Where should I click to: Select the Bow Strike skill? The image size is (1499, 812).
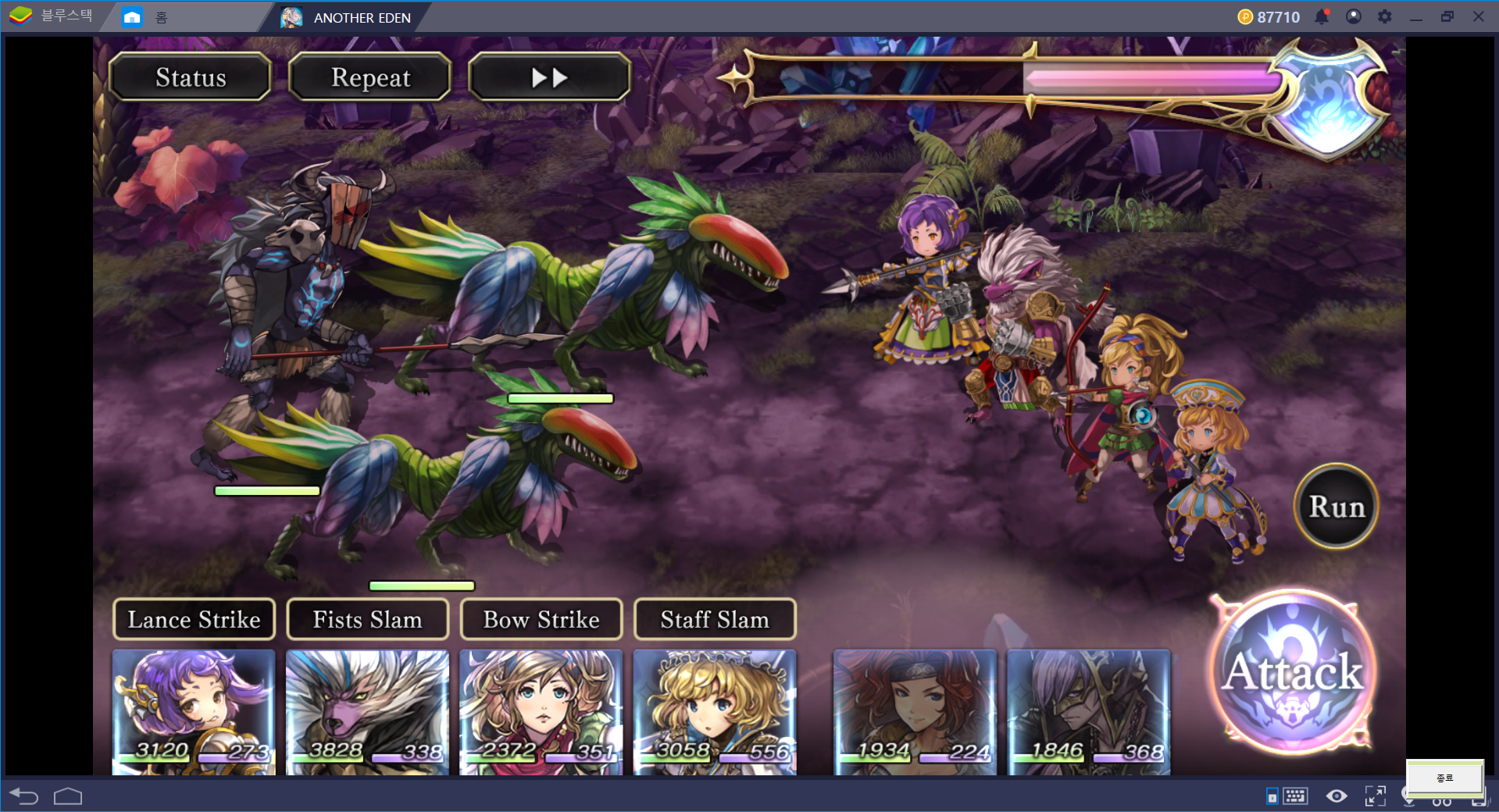[x=541, y=620]
